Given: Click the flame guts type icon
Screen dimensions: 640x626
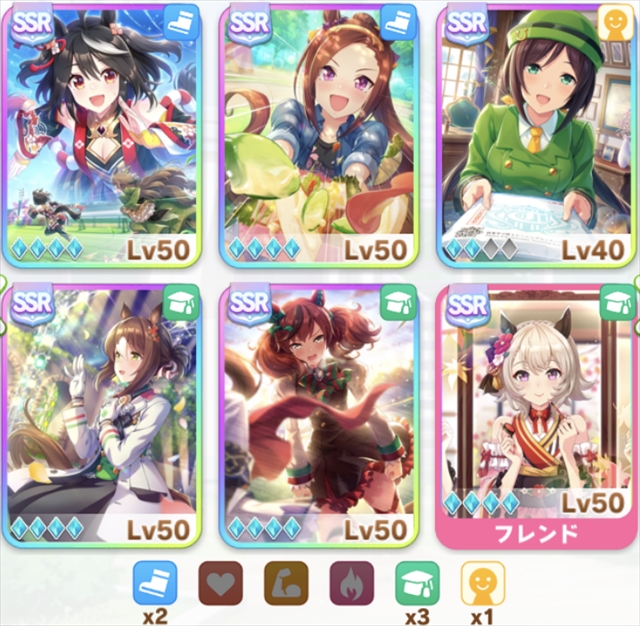Looking at the screenshot, I should click(352, 583).
